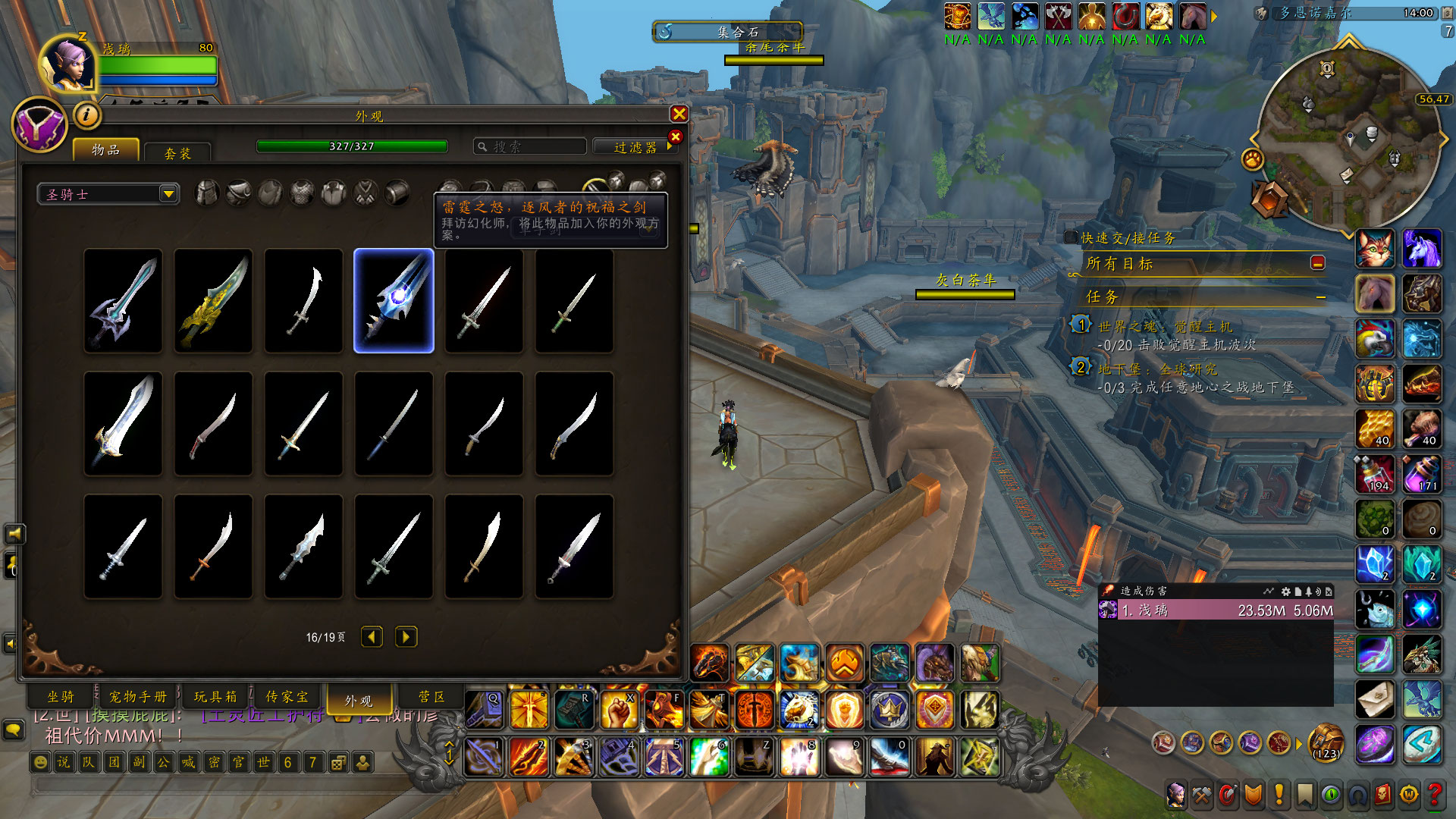
Task: Open the question mark help button
Action: coord(1434,794)
